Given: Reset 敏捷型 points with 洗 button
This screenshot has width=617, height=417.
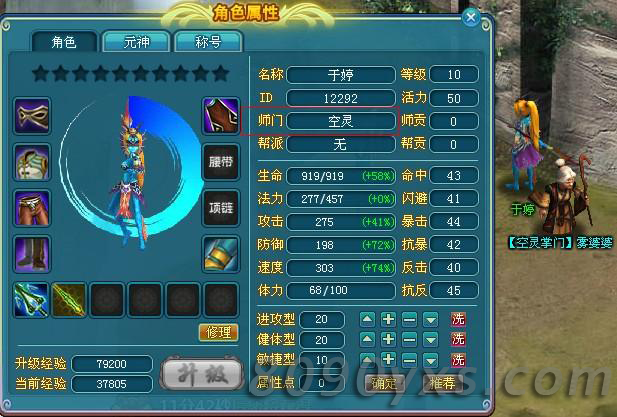Looking at the screenshot, I should [458, 360].
